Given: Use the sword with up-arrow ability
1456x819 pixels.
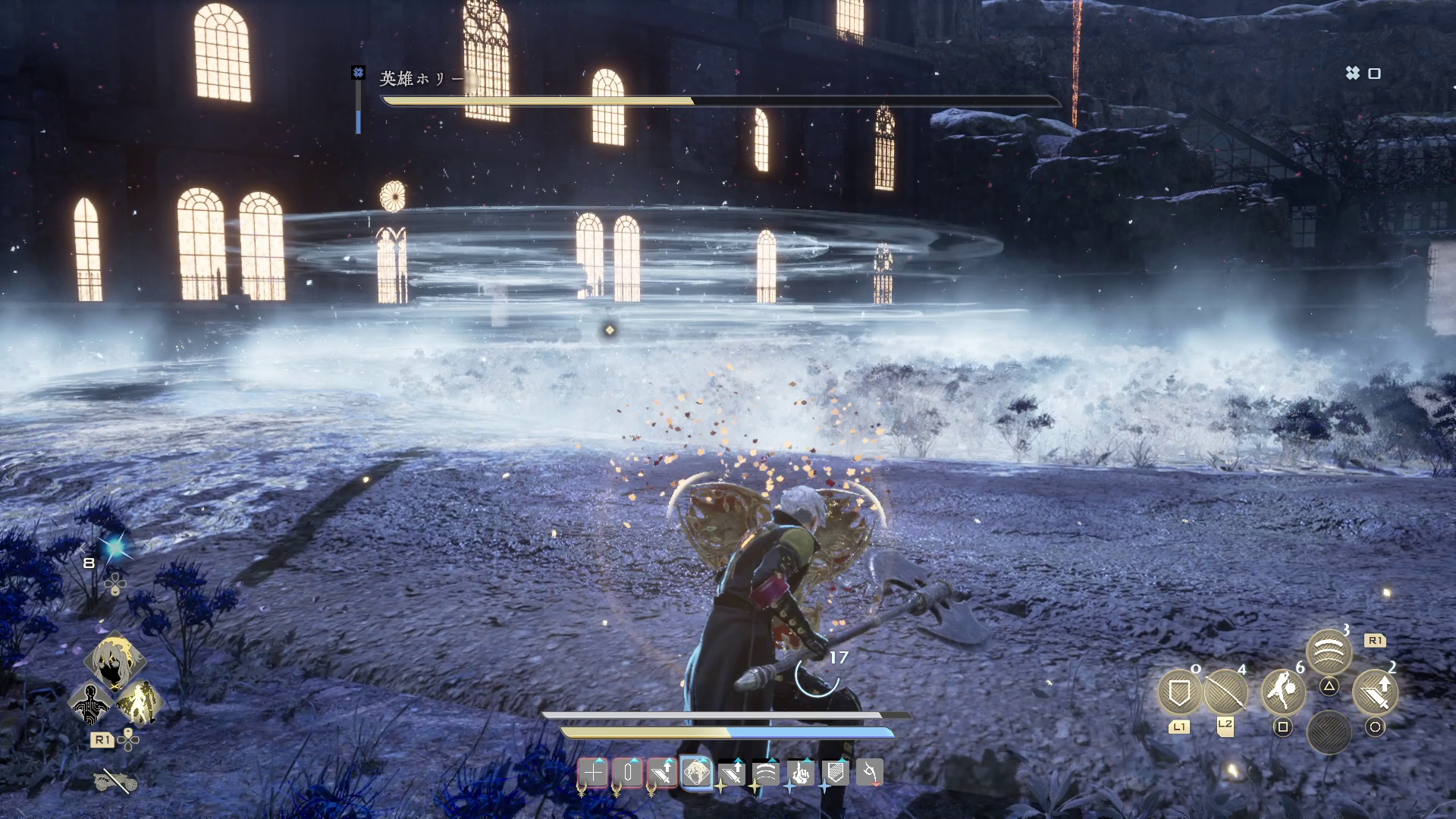Looking at the screenshot, I should (1375, 692).
